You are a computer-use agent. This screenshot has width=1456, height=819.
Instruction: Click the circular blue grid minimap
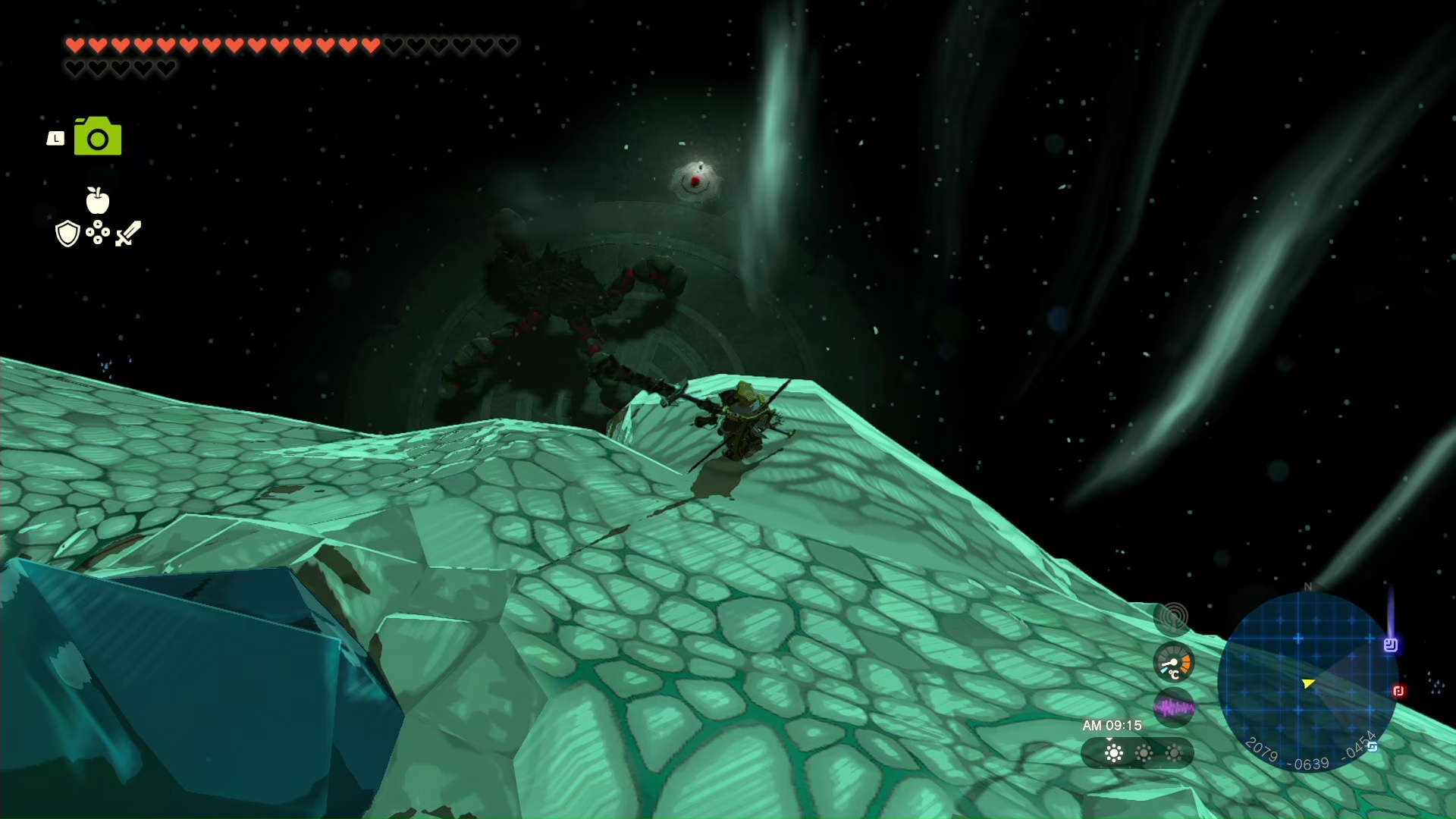[1307, 680]
